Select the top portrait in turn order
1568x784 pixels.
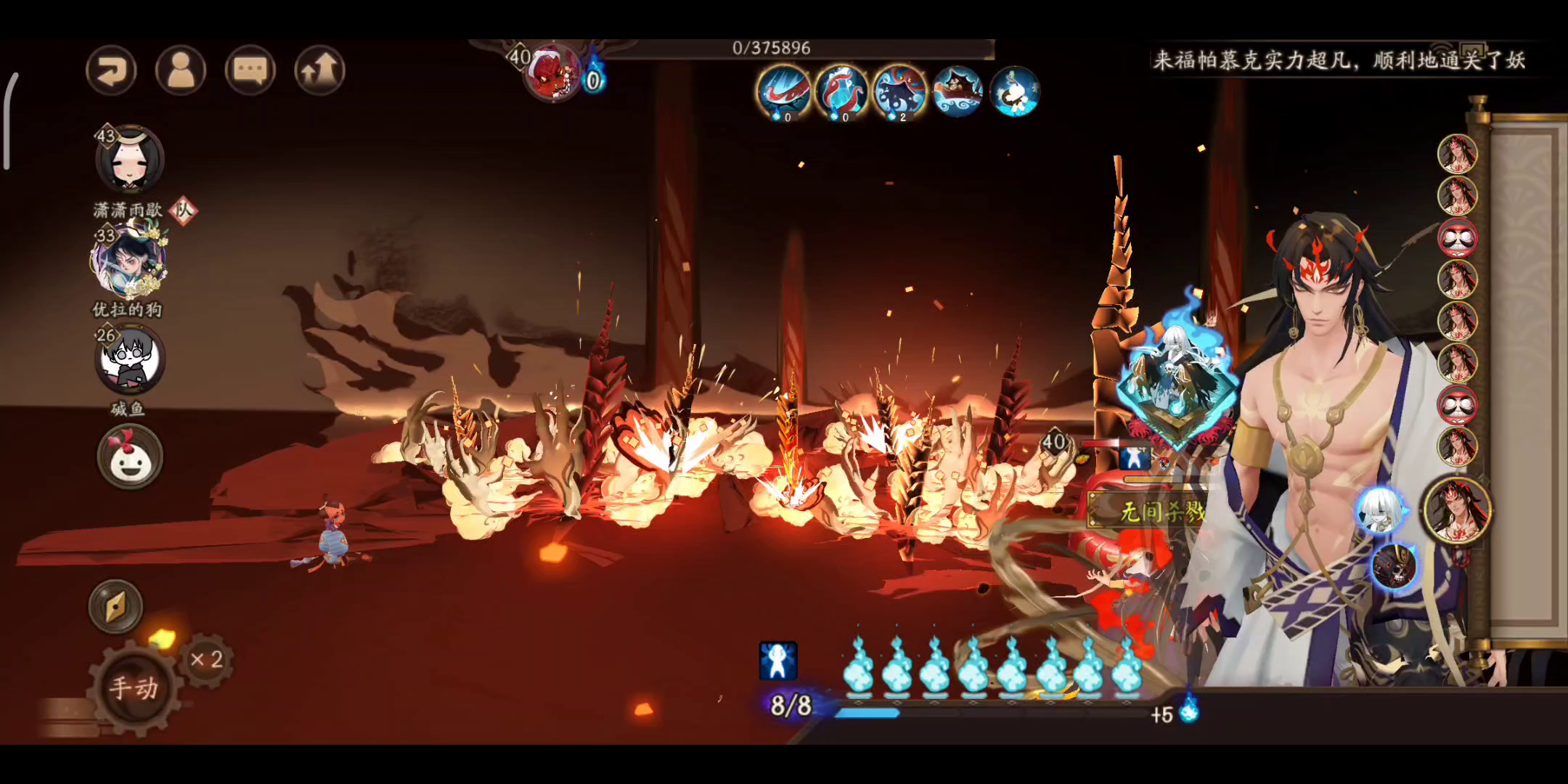point(1457,153)
